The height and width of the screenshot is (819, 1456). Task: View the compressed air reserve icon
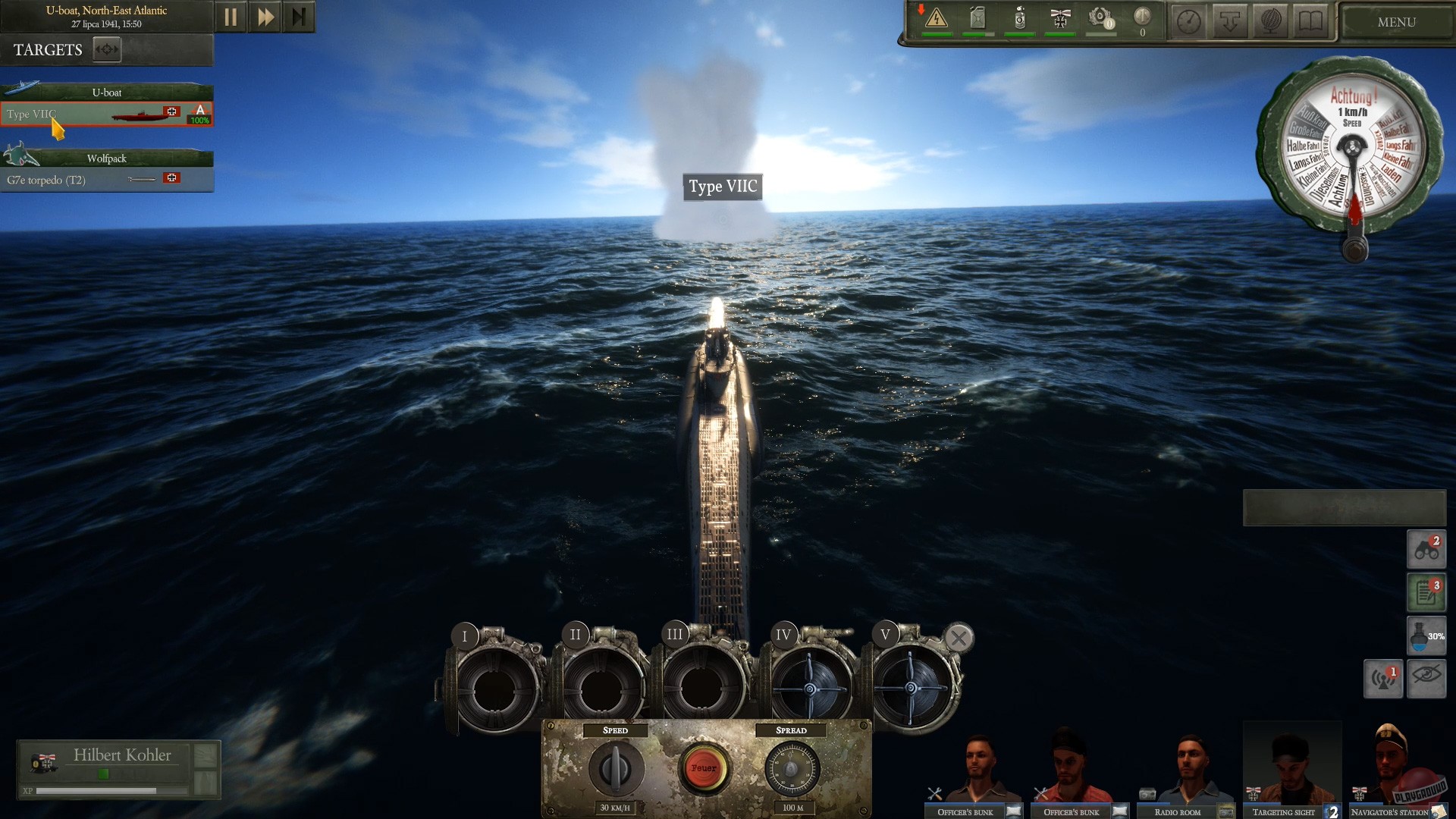point(1018,19)
